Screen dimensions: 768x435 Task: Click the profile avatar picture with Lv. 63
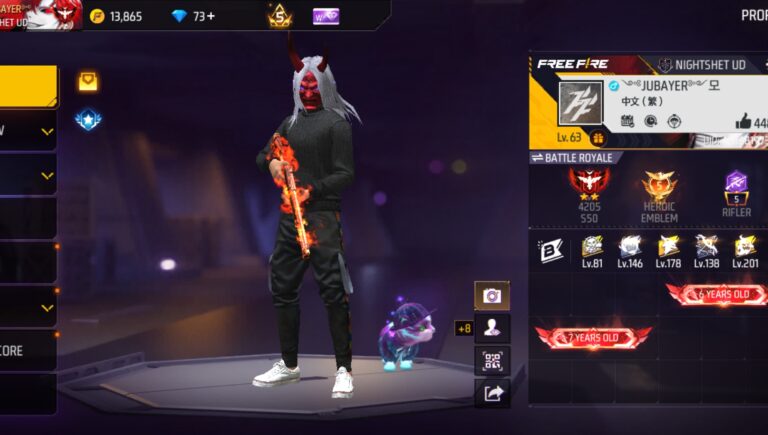point(579,104)
